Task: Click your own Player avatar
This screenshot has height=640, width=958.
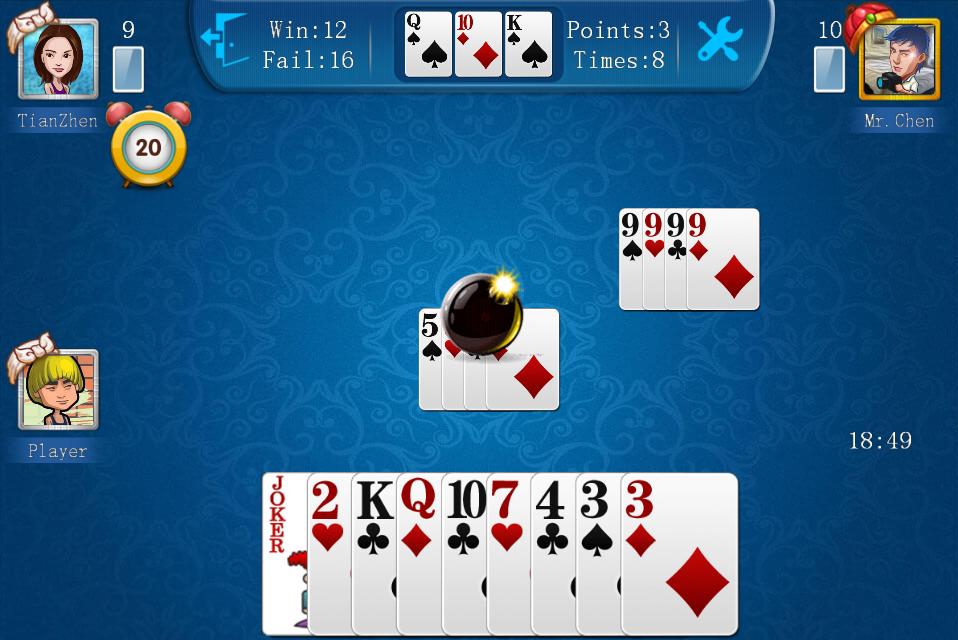Action: (59, 390)
